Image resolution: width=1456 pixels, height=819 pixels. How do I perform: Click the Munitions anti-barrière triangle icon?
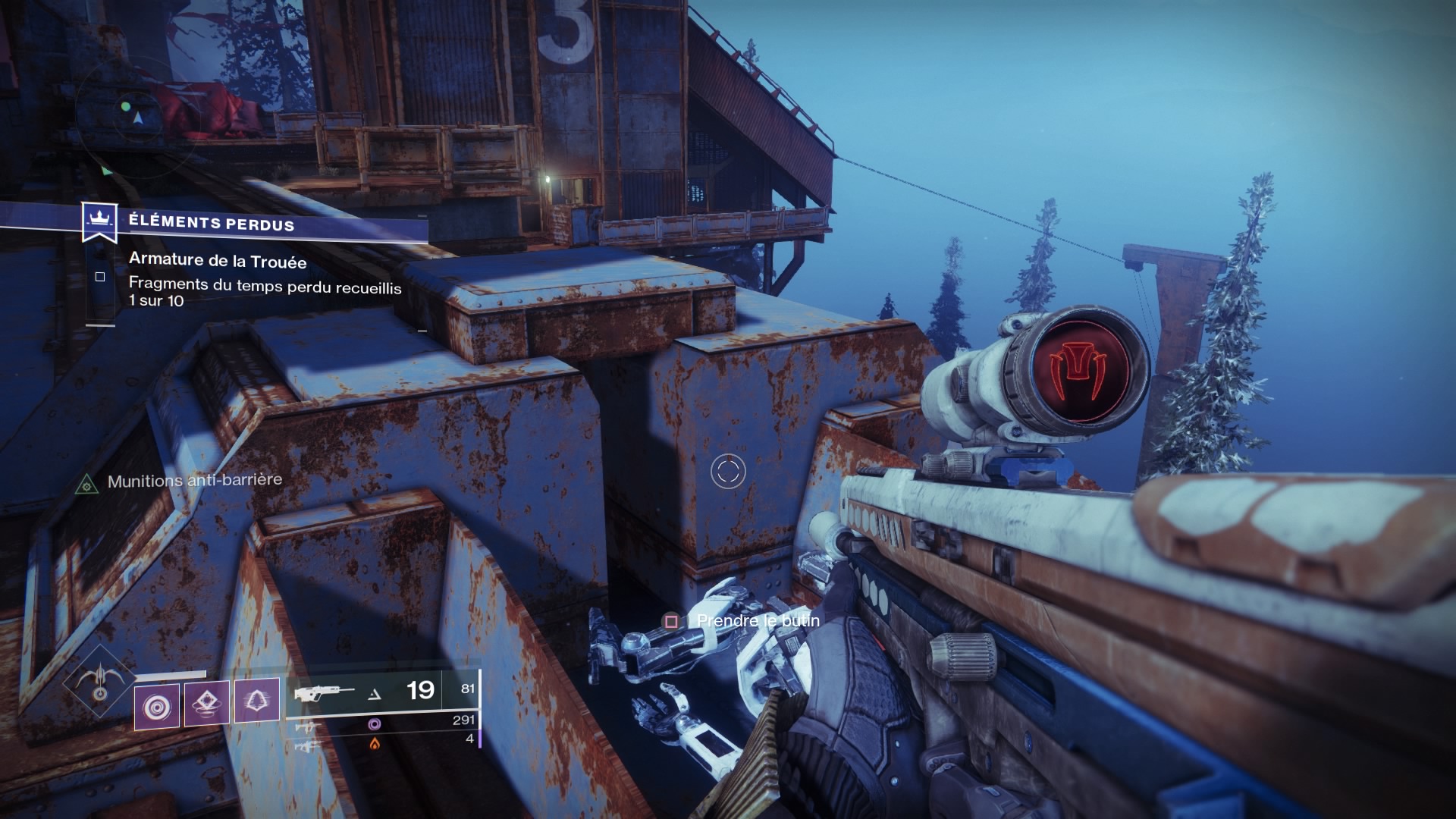87,483
